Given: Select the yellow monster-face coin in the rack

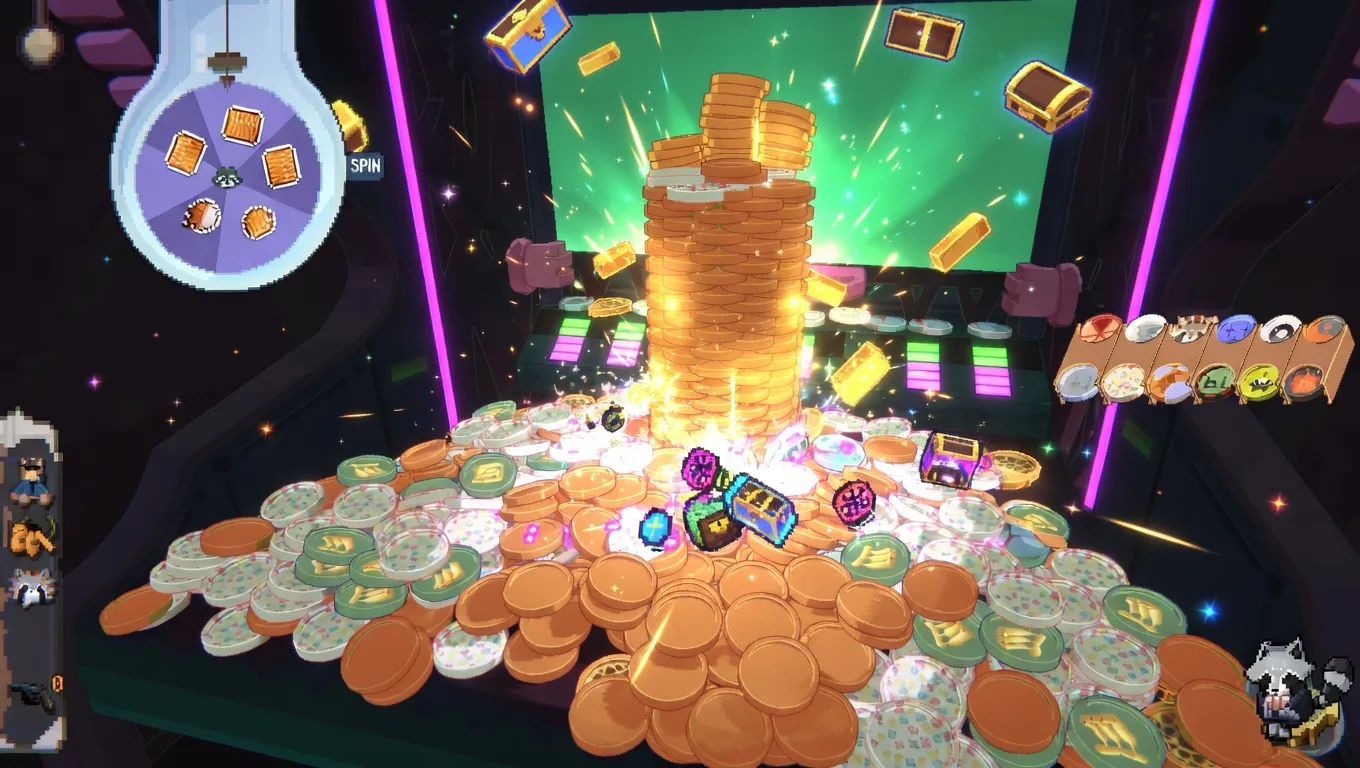Looking at the screenshot, I should [1258, 382].
